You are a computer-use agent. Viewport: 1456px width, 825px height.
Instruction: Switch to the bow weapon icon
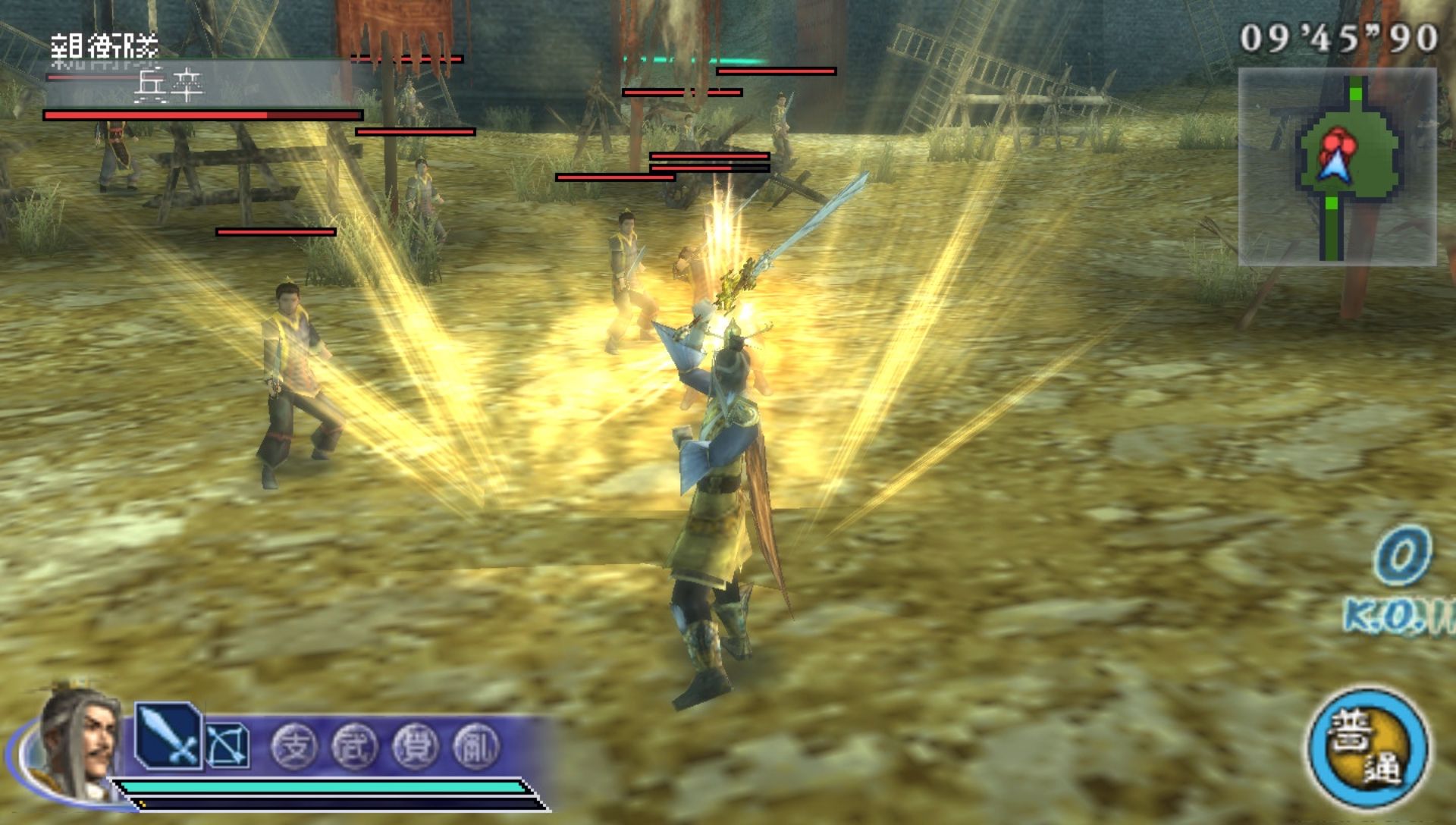(x=228, y=744)
